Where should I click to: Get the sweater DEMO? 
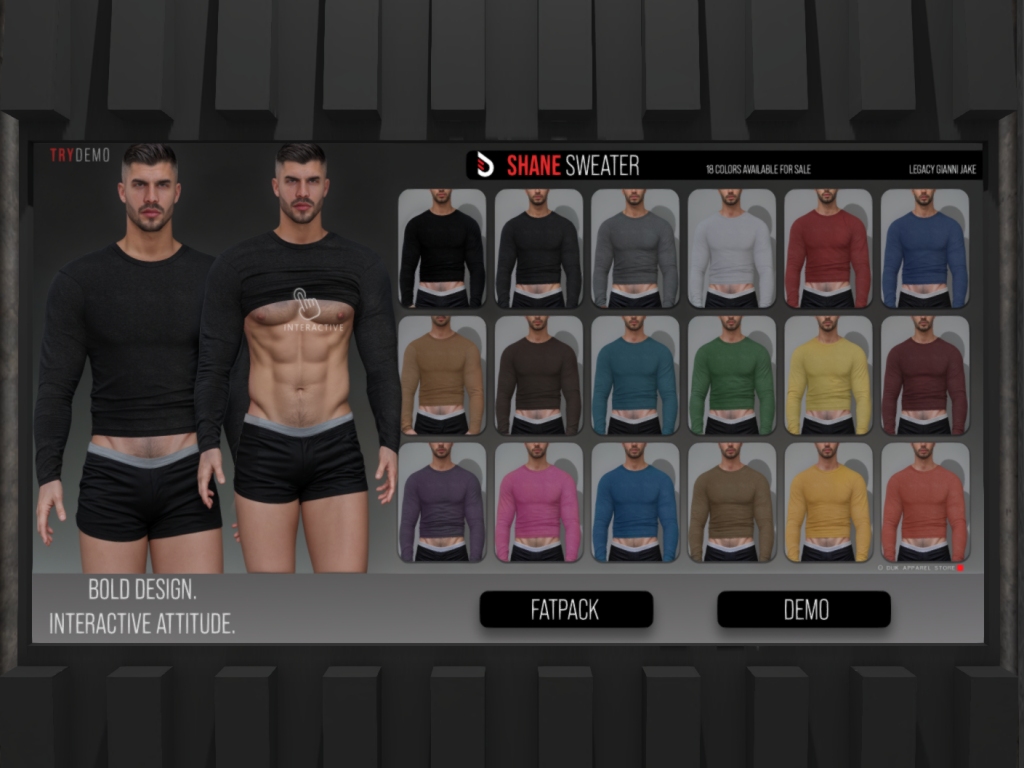[x=804, y=610]
